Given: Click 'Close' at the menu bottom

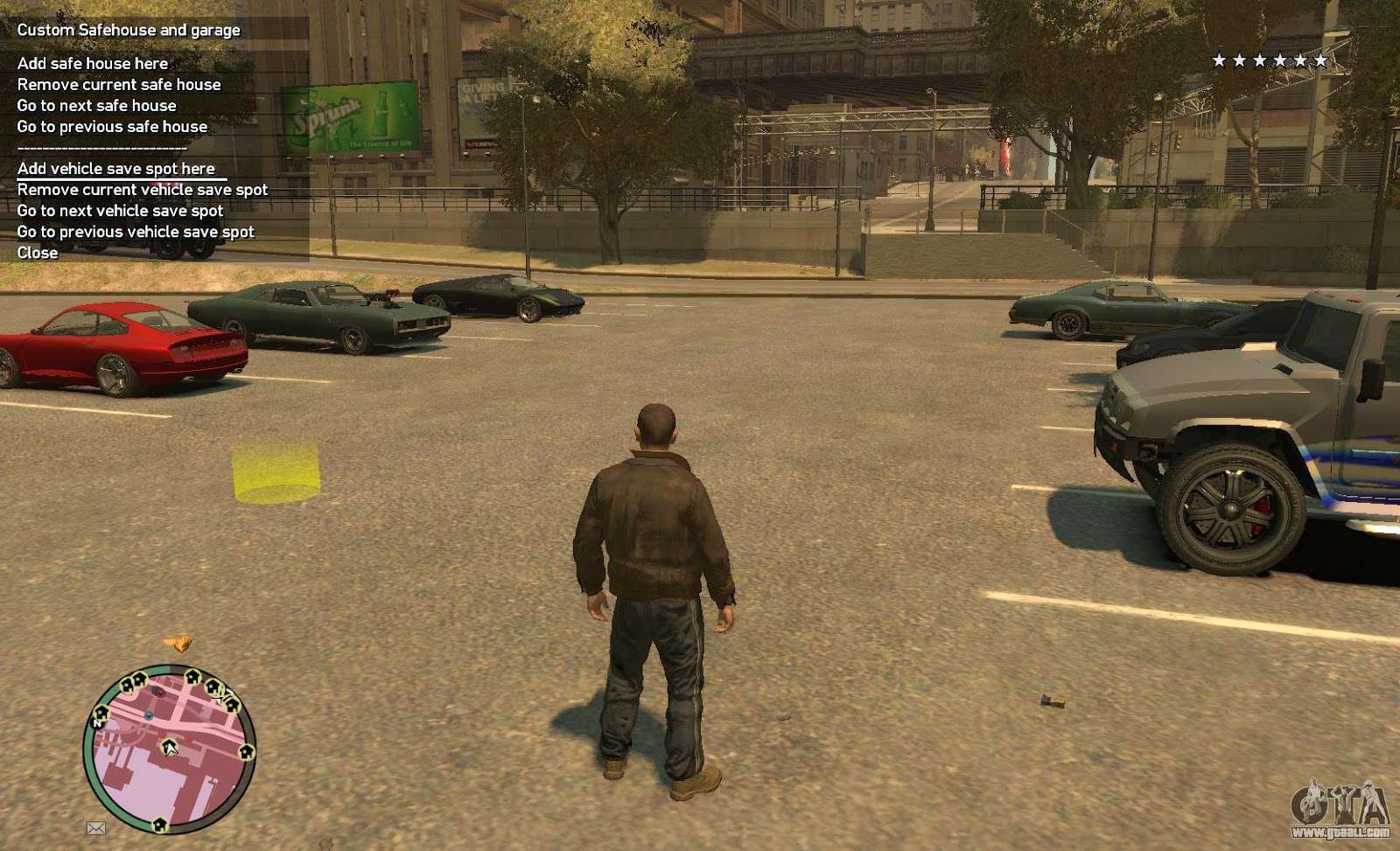Looking at the screenshot, I should pyautogui.click(x=37, y=252).
